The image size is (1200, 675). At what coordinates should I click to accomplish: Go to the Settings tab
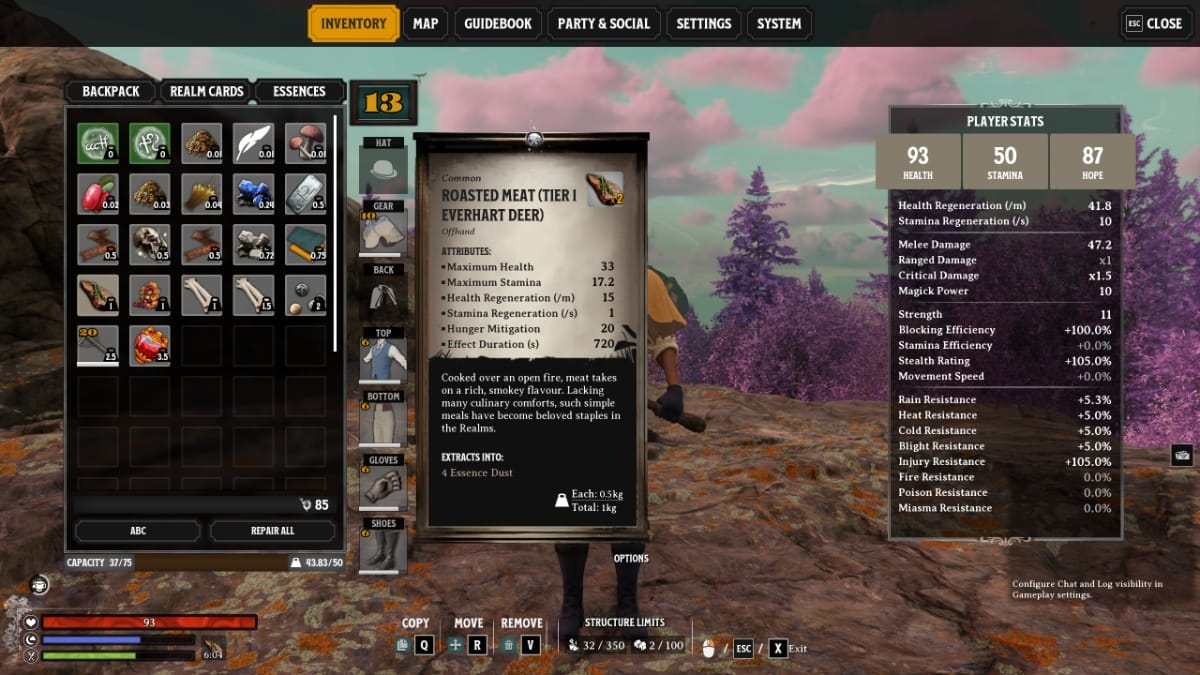tap(704, 24)
